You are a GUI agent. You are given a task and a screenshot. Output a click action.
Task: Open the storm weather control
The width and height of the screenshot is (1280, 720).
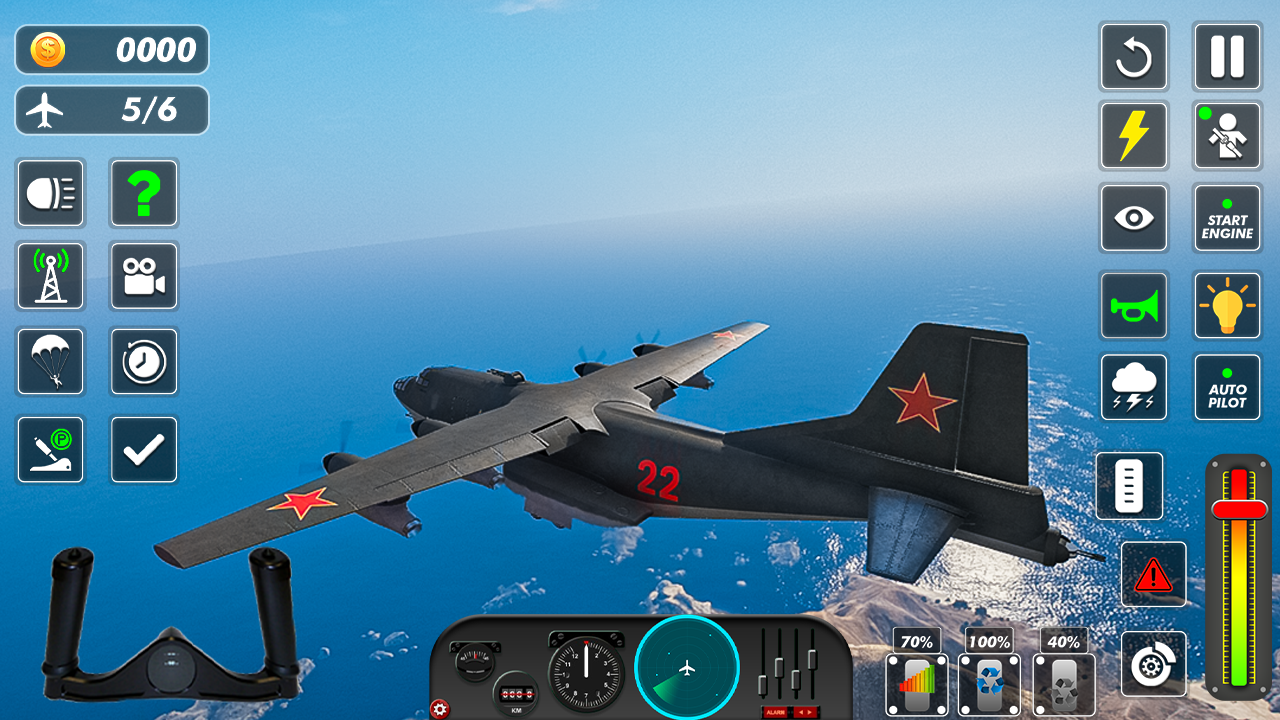point(1134,387)
